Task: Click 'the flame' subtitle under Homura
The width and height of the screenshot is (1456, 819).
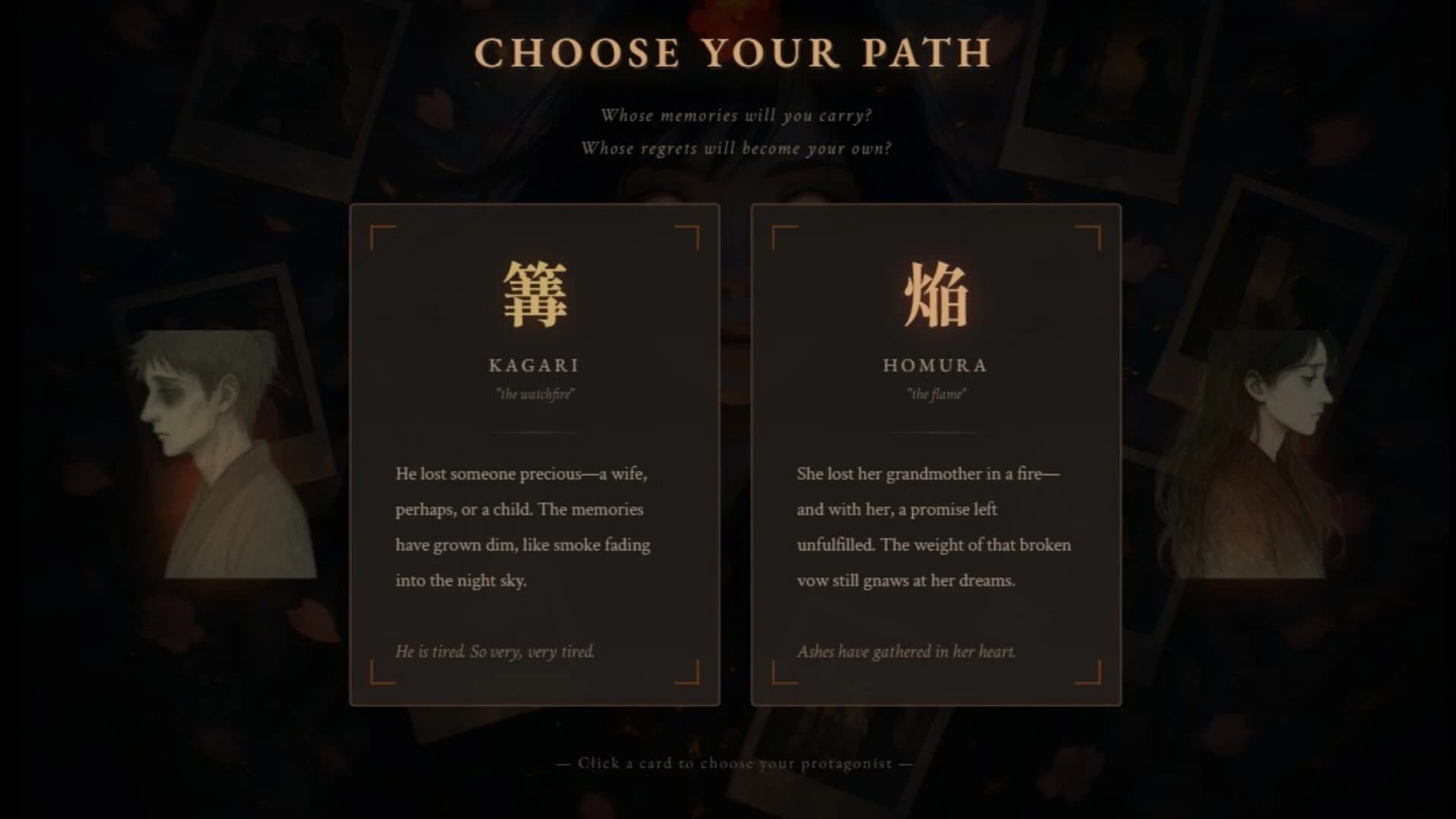Action: click(x=937, y=394)
